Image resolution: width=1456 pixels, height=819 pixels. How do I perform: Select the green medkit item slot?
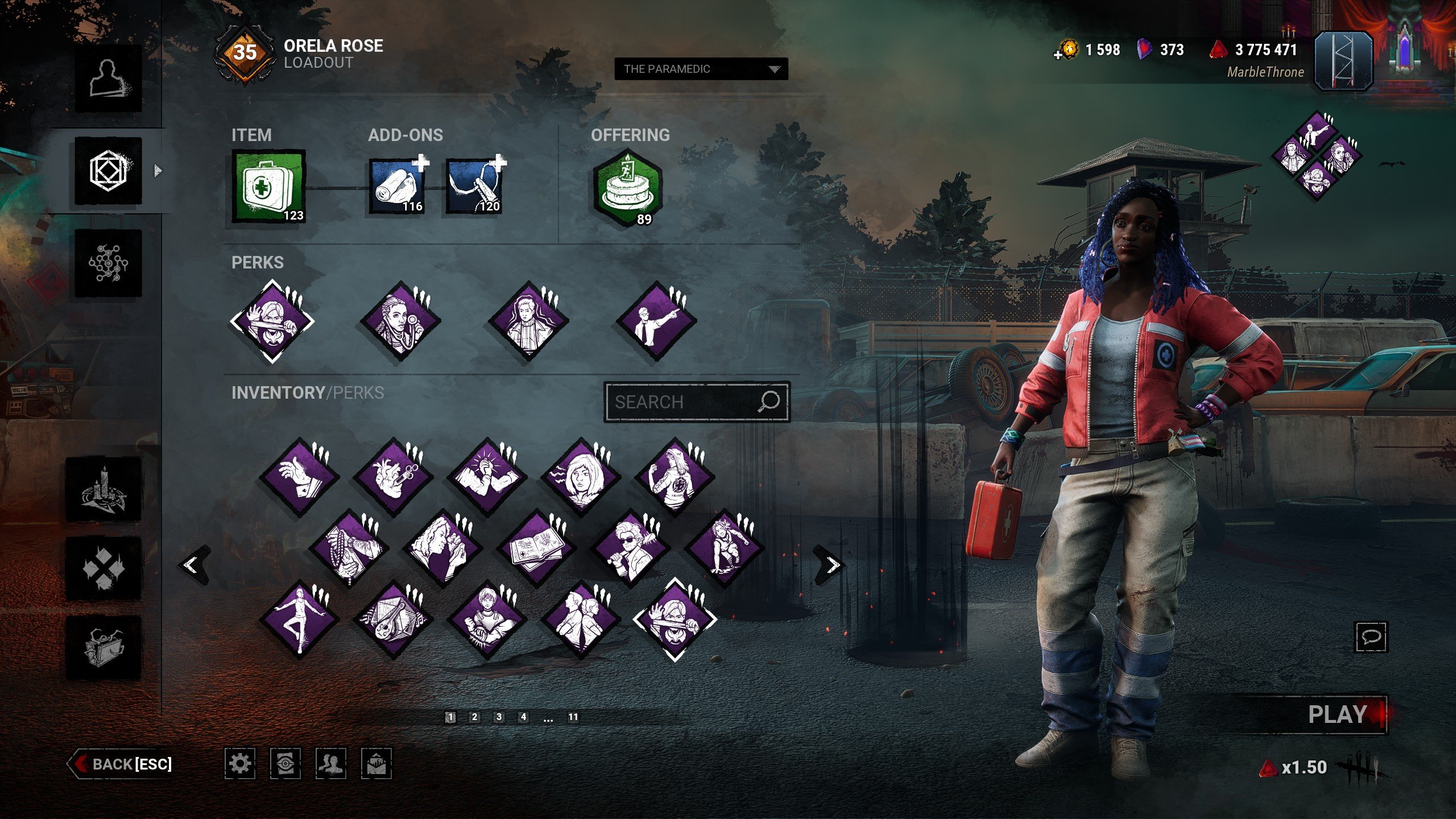[268, 185]
